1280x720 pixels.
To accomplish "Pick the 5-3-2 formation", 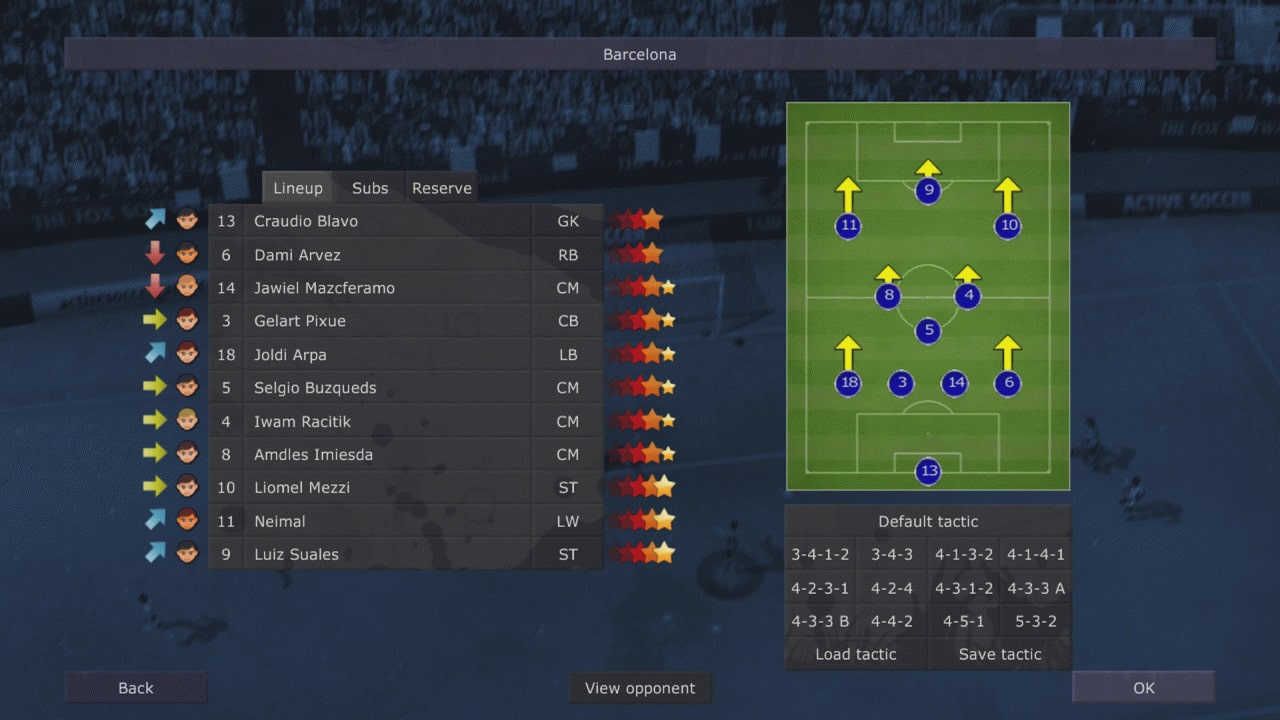I will tap(1035, 621).
